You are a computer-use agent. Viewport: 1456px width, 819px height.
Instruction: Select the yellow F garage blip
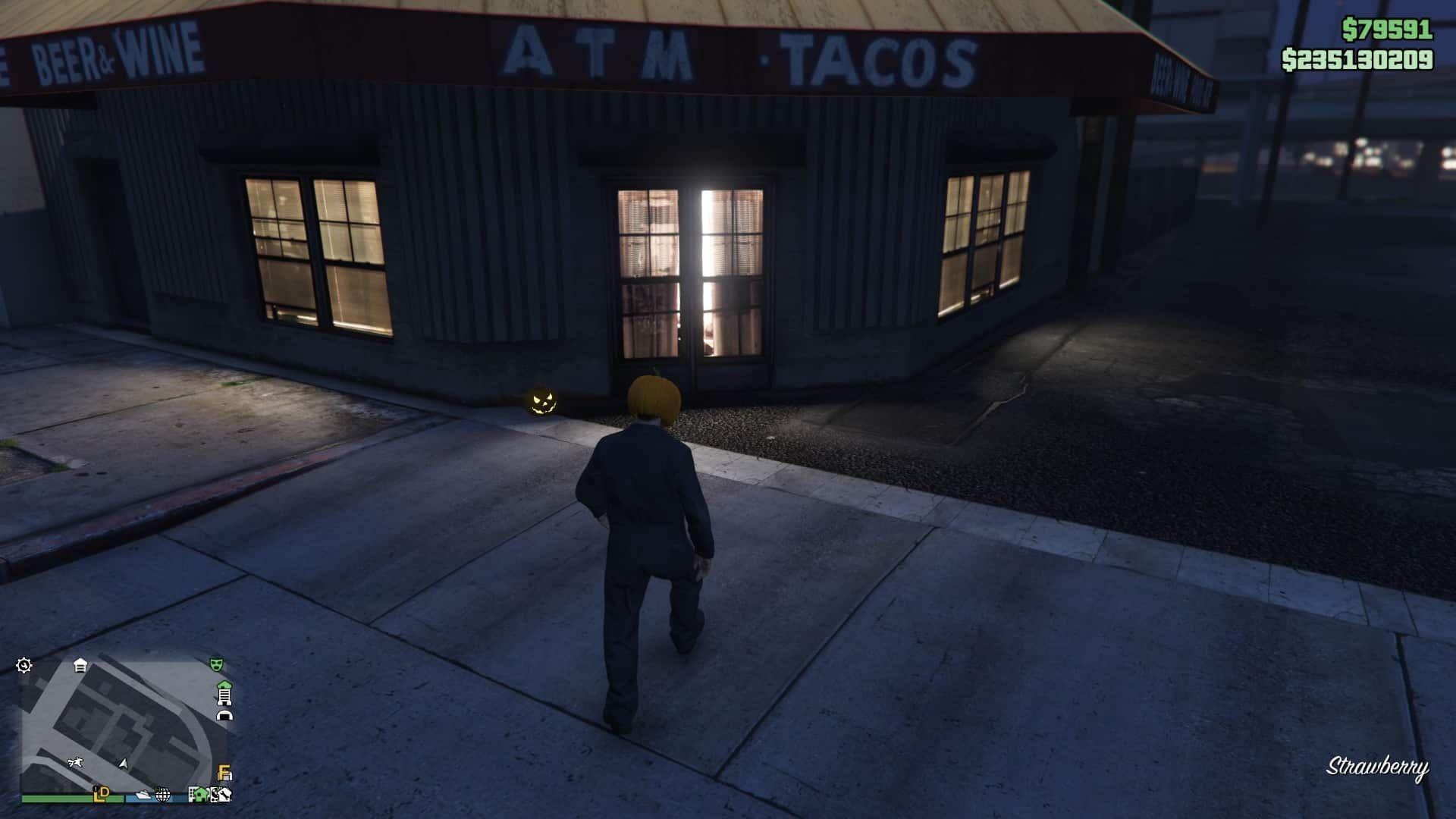[224, 773]
